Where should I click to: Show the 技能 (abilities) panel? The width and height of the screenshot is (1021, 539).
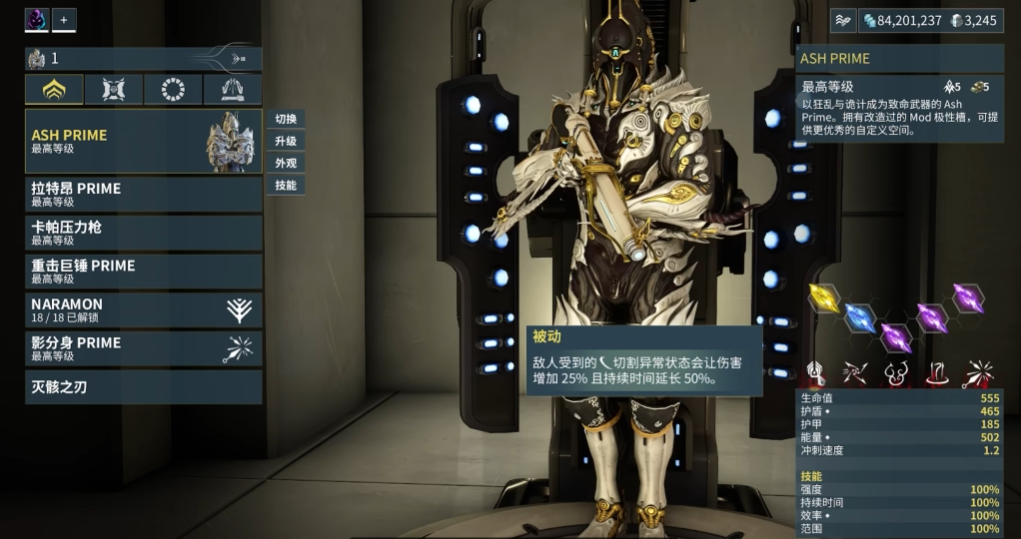pyautogui.click(x=286, y=185)
